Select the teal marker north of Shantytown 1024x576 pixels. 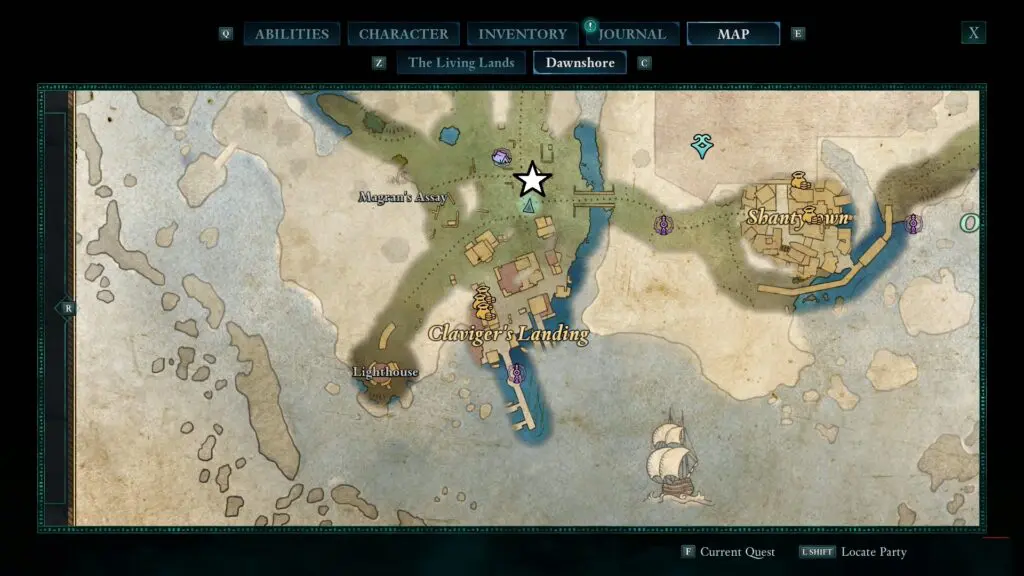point(703,147)
